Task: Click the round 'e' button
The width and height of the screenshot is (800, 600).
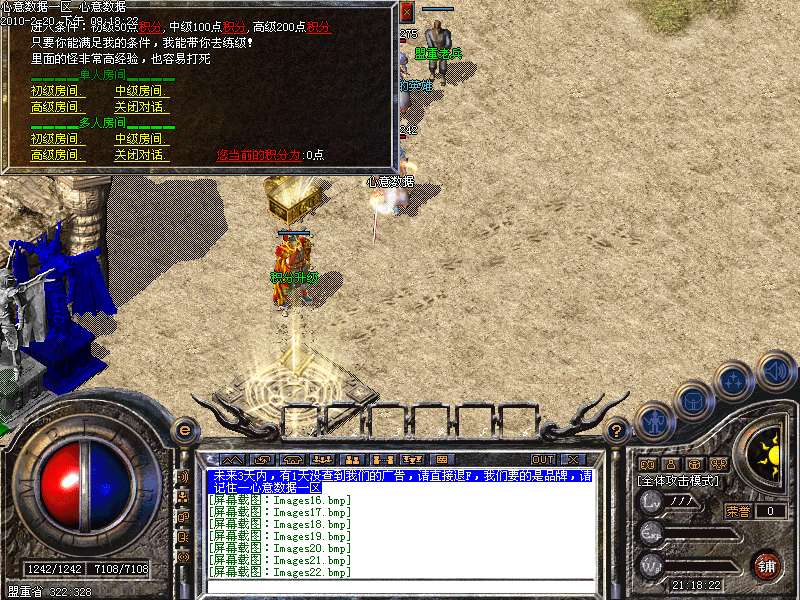Action: [x=184, y=431]
